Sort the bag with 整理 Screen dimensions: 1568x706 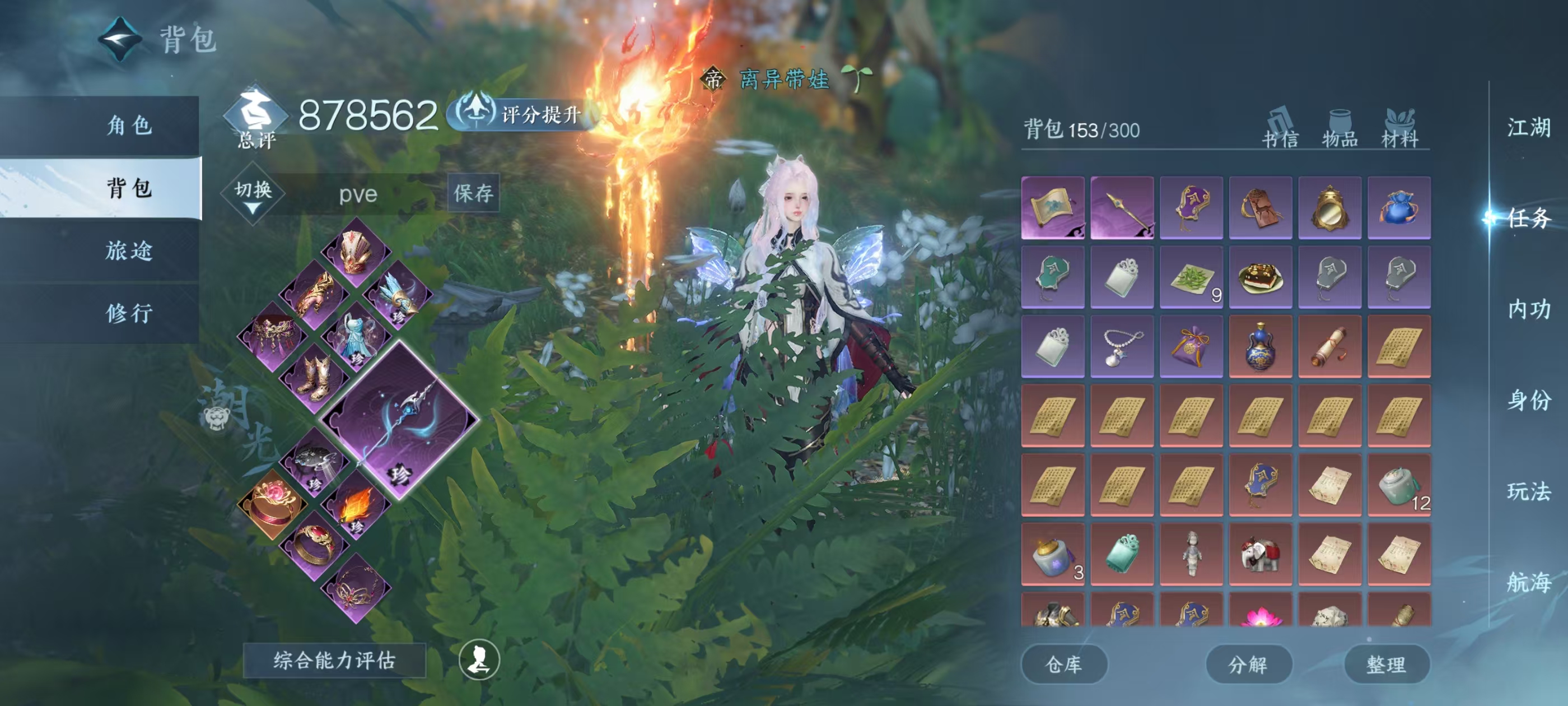click(x=1386, y=664)
